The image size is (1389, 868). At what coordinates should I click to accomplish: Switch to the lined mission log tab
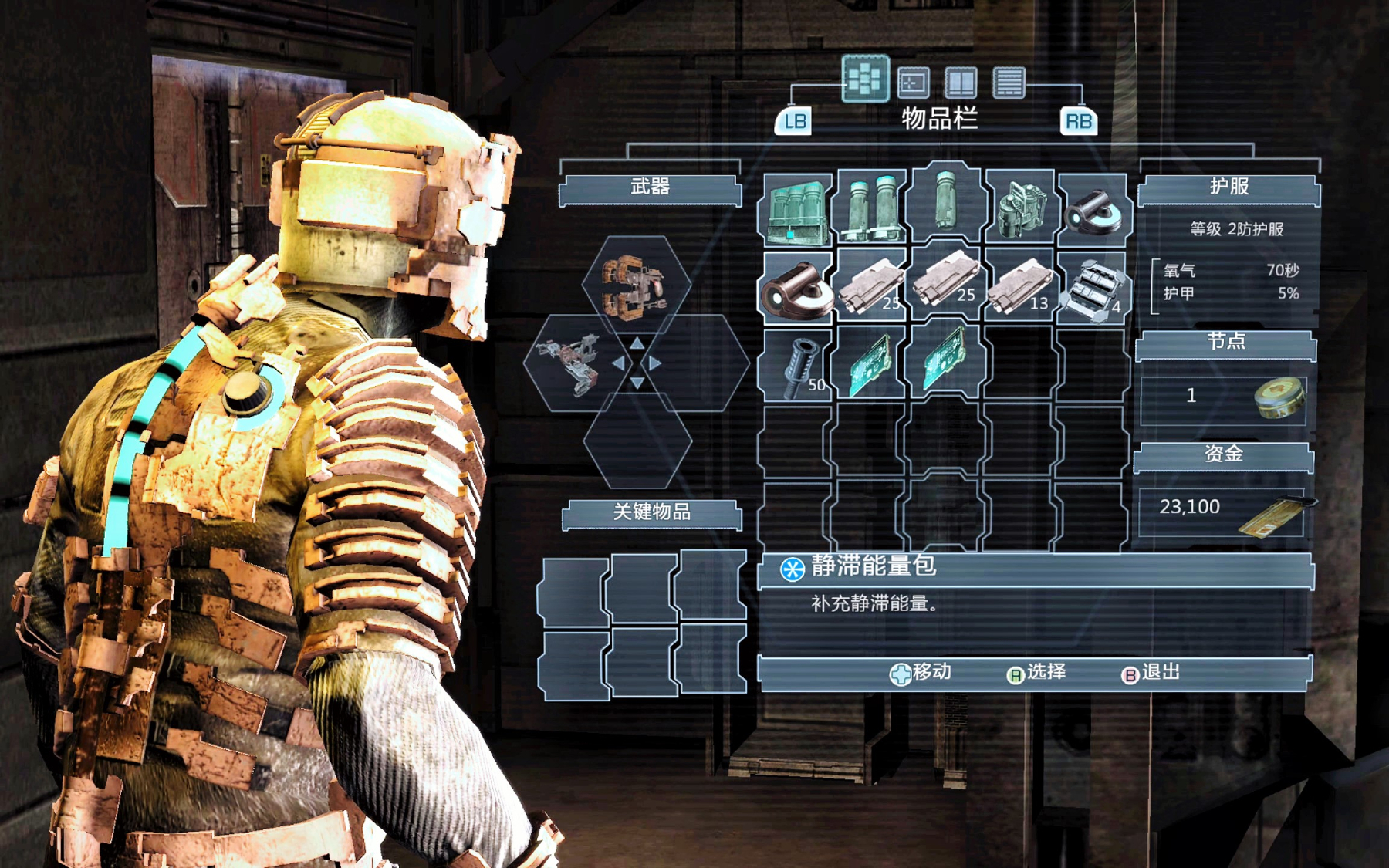click(x=1009, y=82)
